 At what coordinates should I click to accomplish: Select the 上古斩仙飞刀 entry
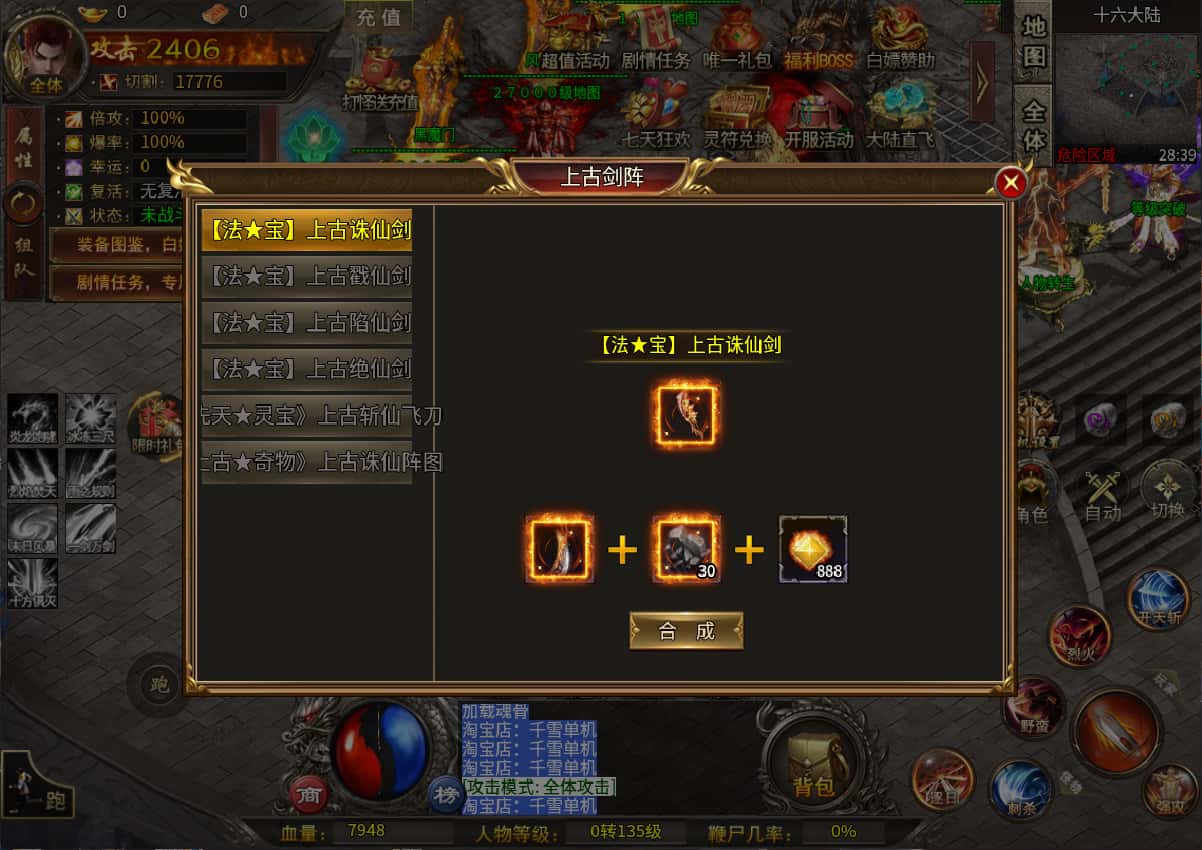(307, 416)
